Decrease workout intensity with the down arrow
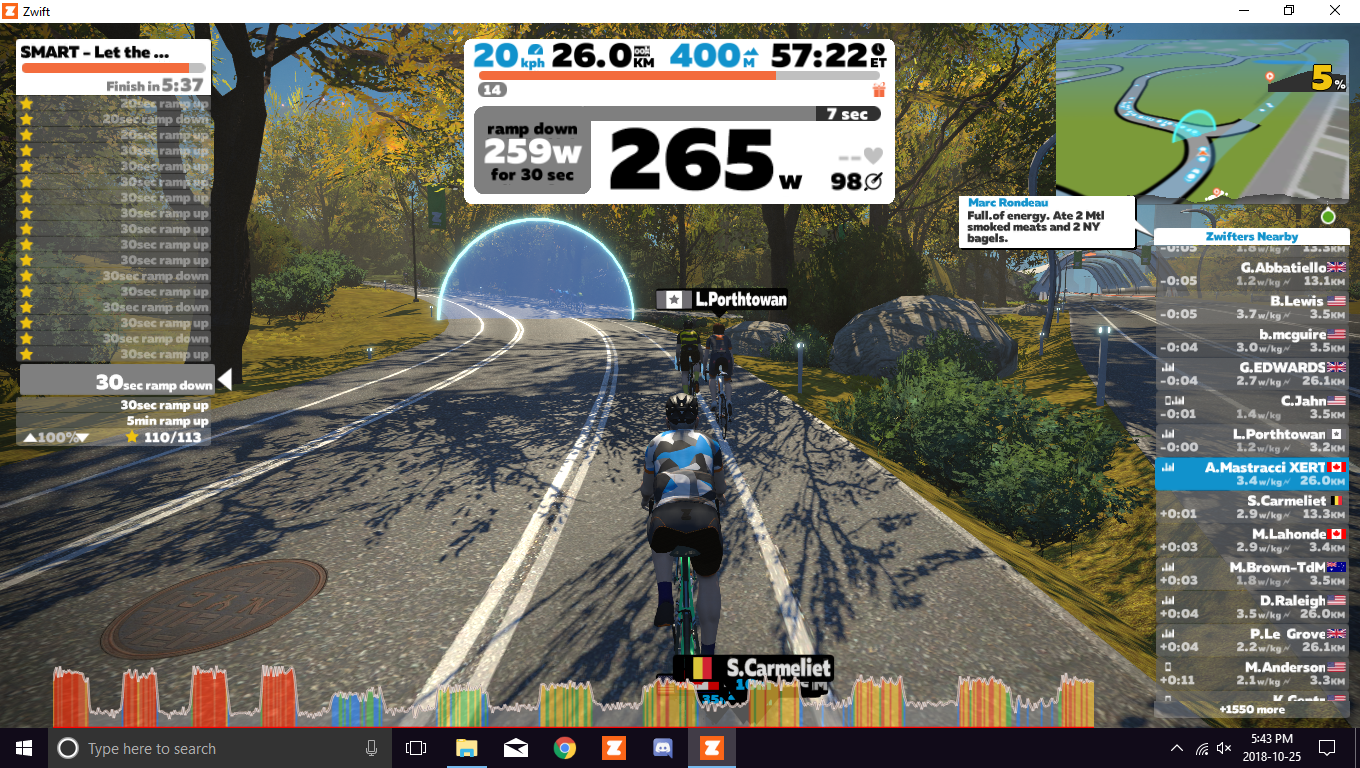This screenshot has width=1360, height=768. 82,437
